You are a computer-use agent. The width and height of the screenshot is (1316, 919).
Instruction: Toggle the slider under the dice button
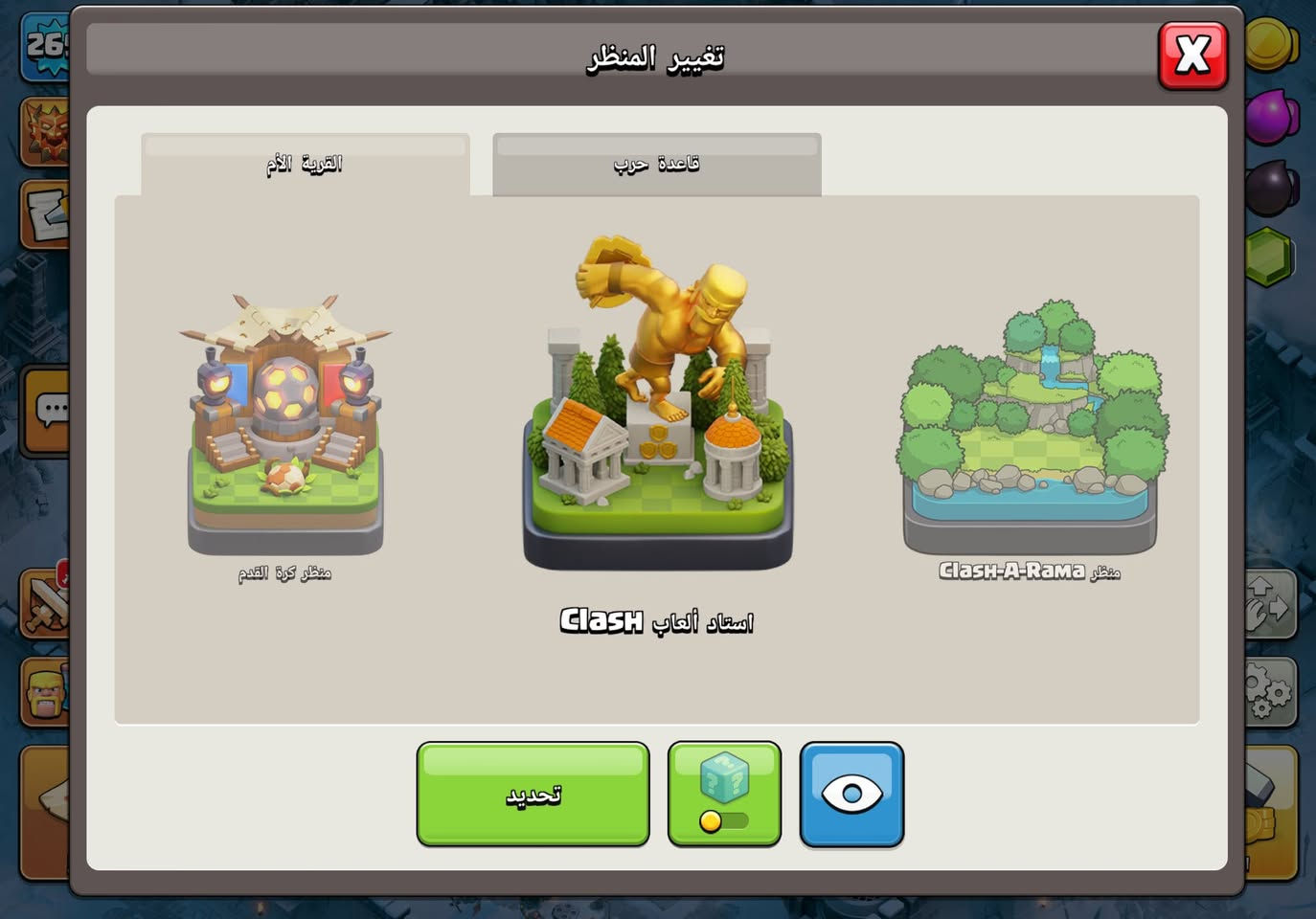723,821
